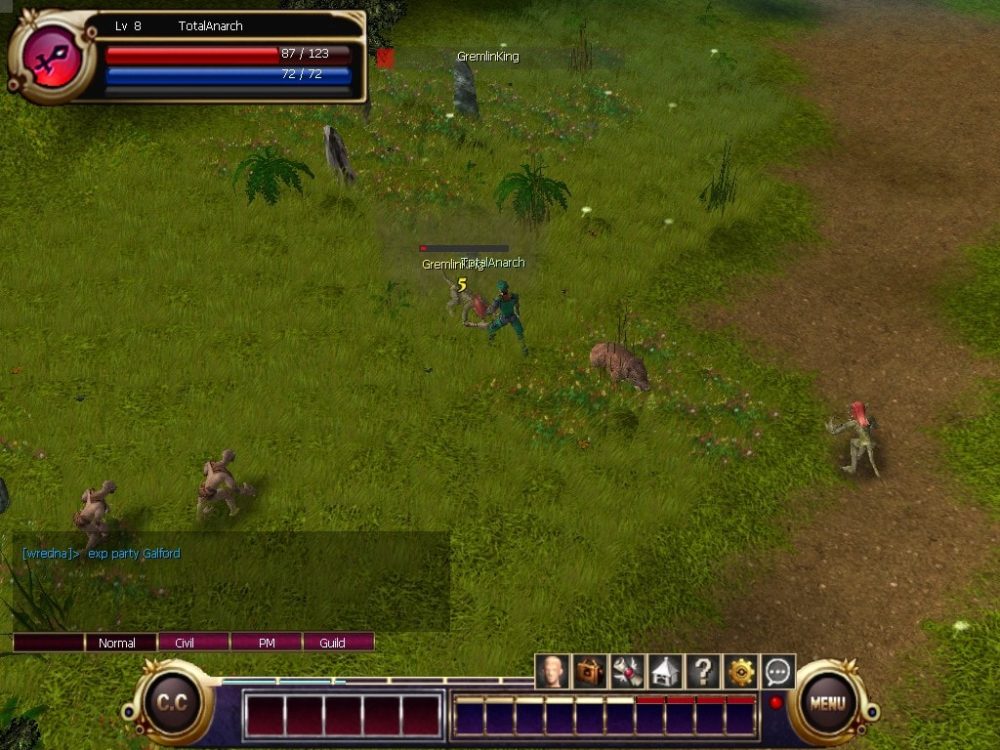
Task: Open the scroll with red gem icon
Action: click(x=627, y=672)
